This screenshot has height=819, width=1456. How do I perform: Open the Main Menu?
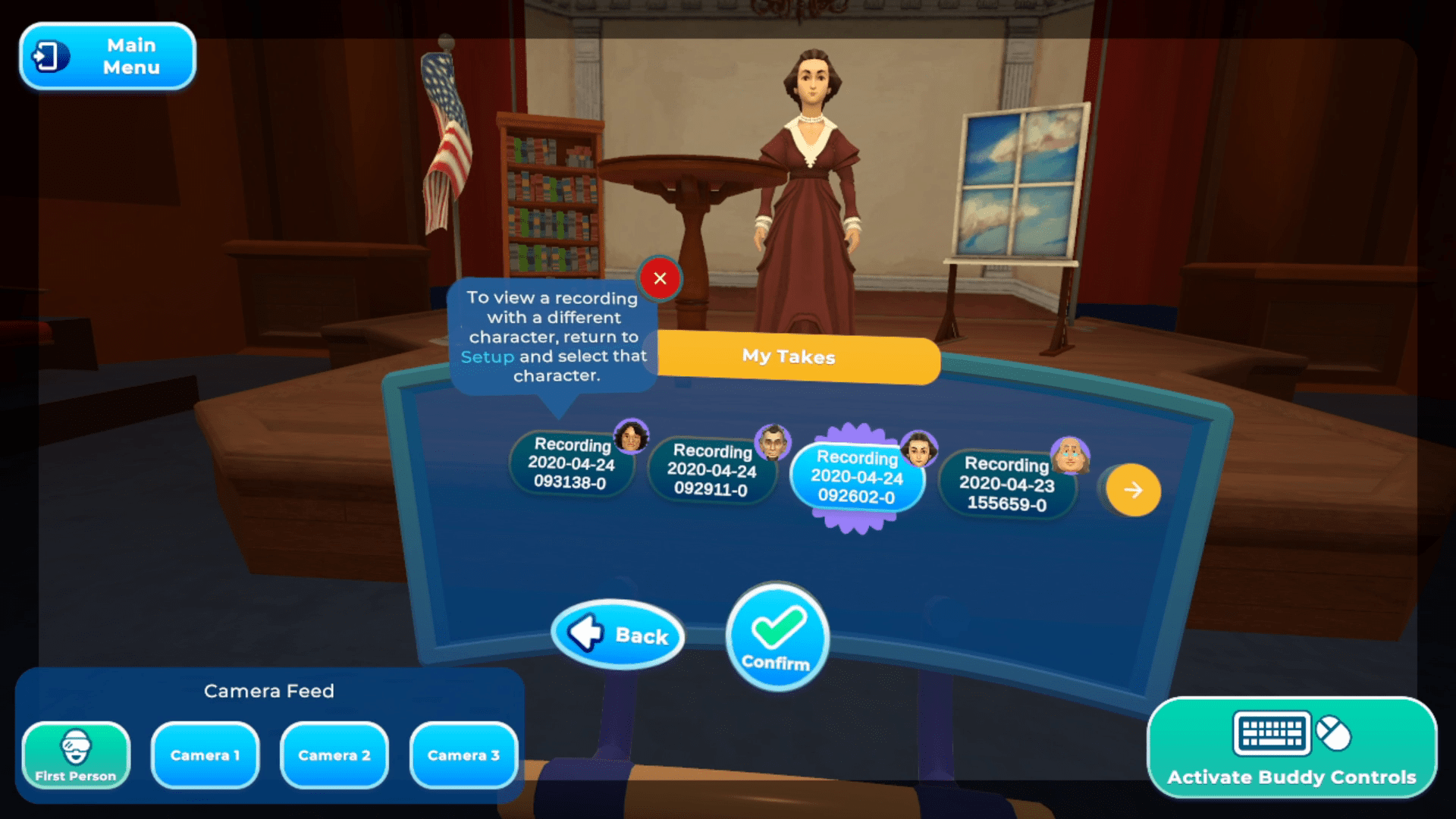(x=108, y=57)
